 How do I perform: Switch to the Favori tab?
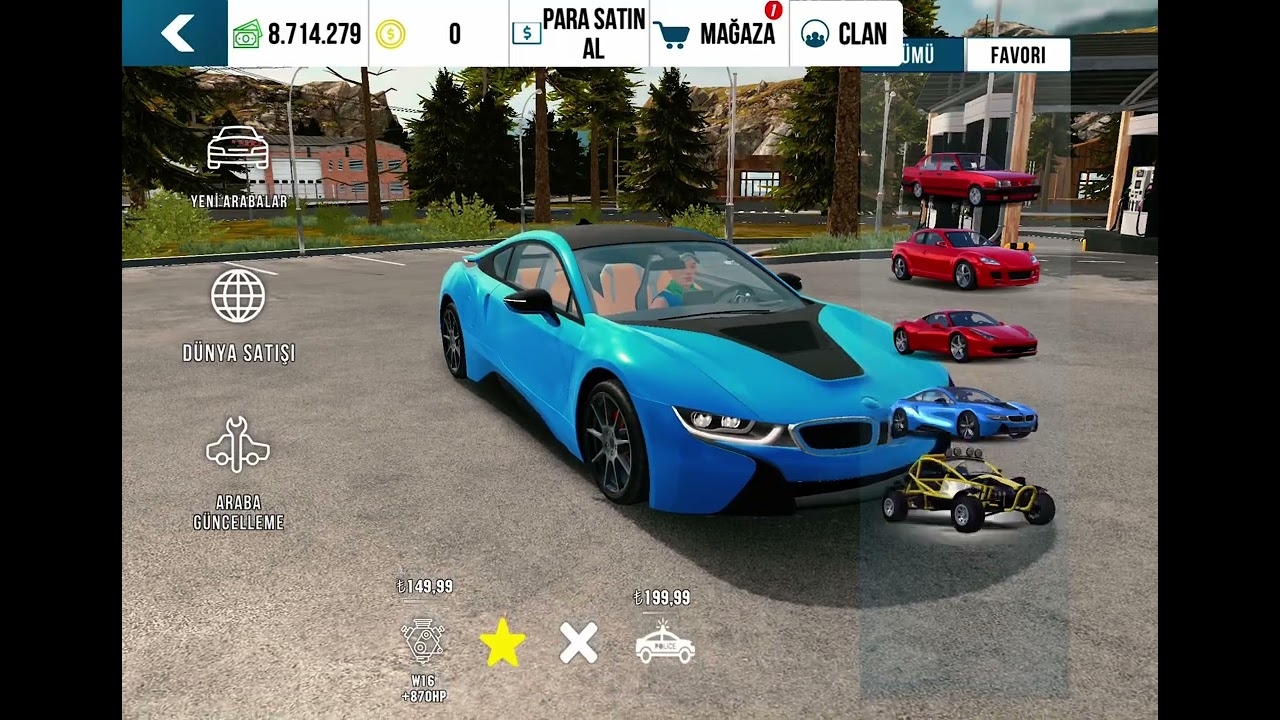tap(1017, 55)
